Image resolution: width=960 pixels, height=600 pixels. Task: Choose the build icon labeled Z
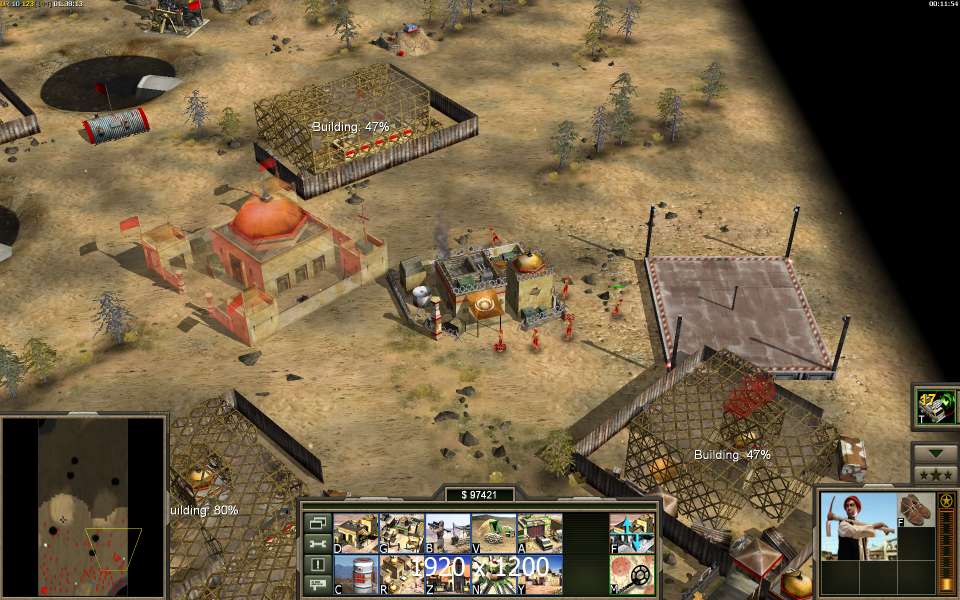pyautogui.click(x=447, y=575)
